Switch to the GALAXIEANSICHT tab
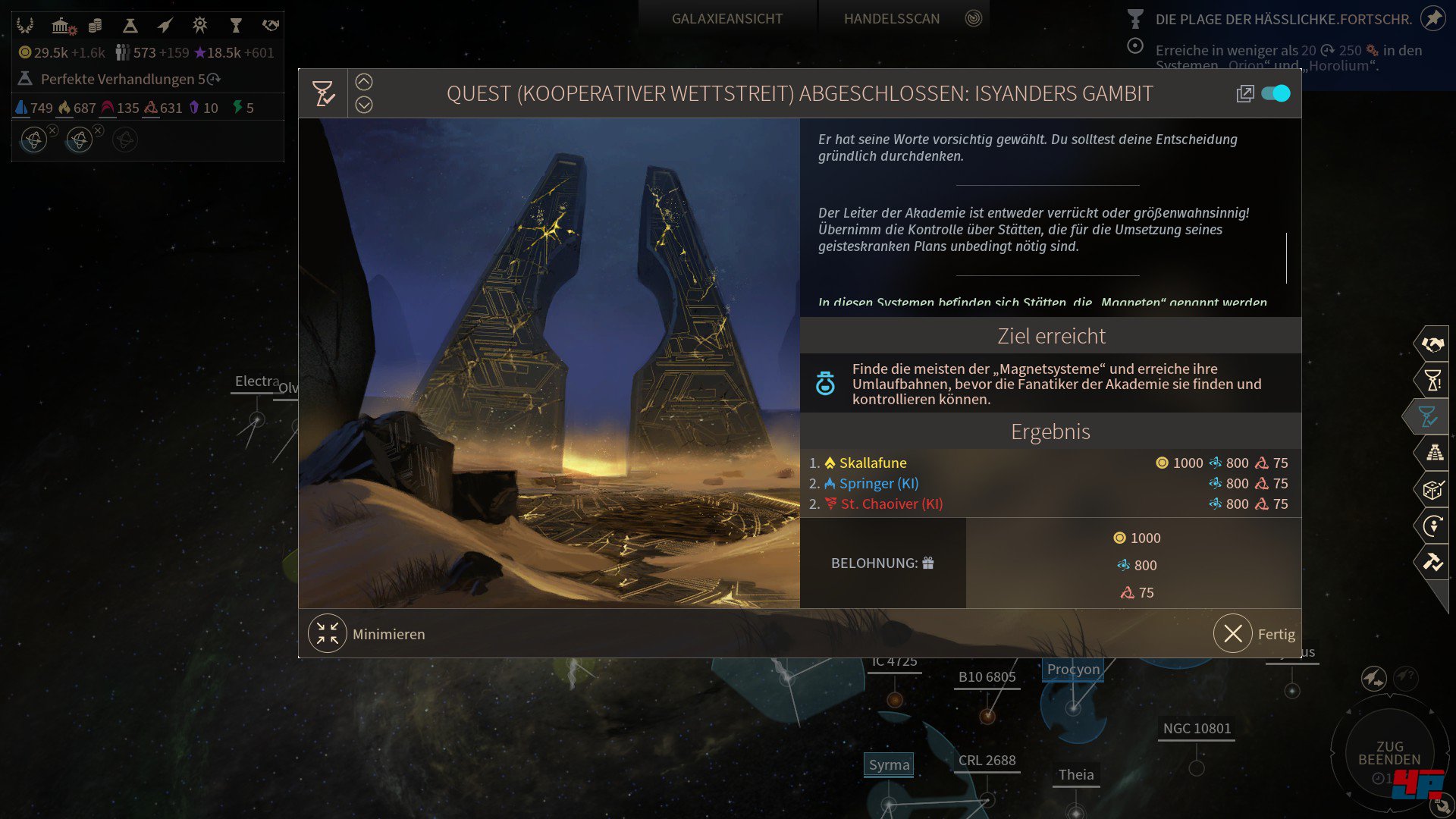 (726, 18)
